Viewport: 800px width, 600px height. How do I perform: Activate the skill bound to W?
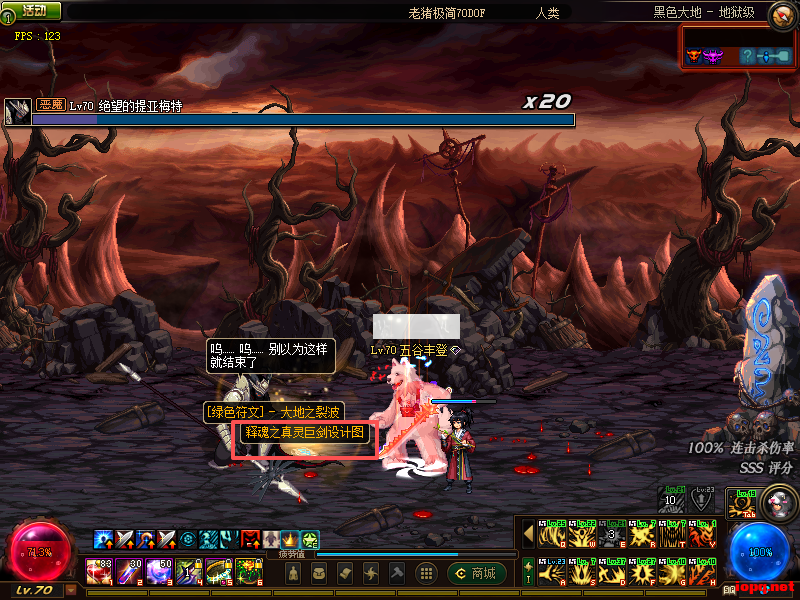pos(580,536)
